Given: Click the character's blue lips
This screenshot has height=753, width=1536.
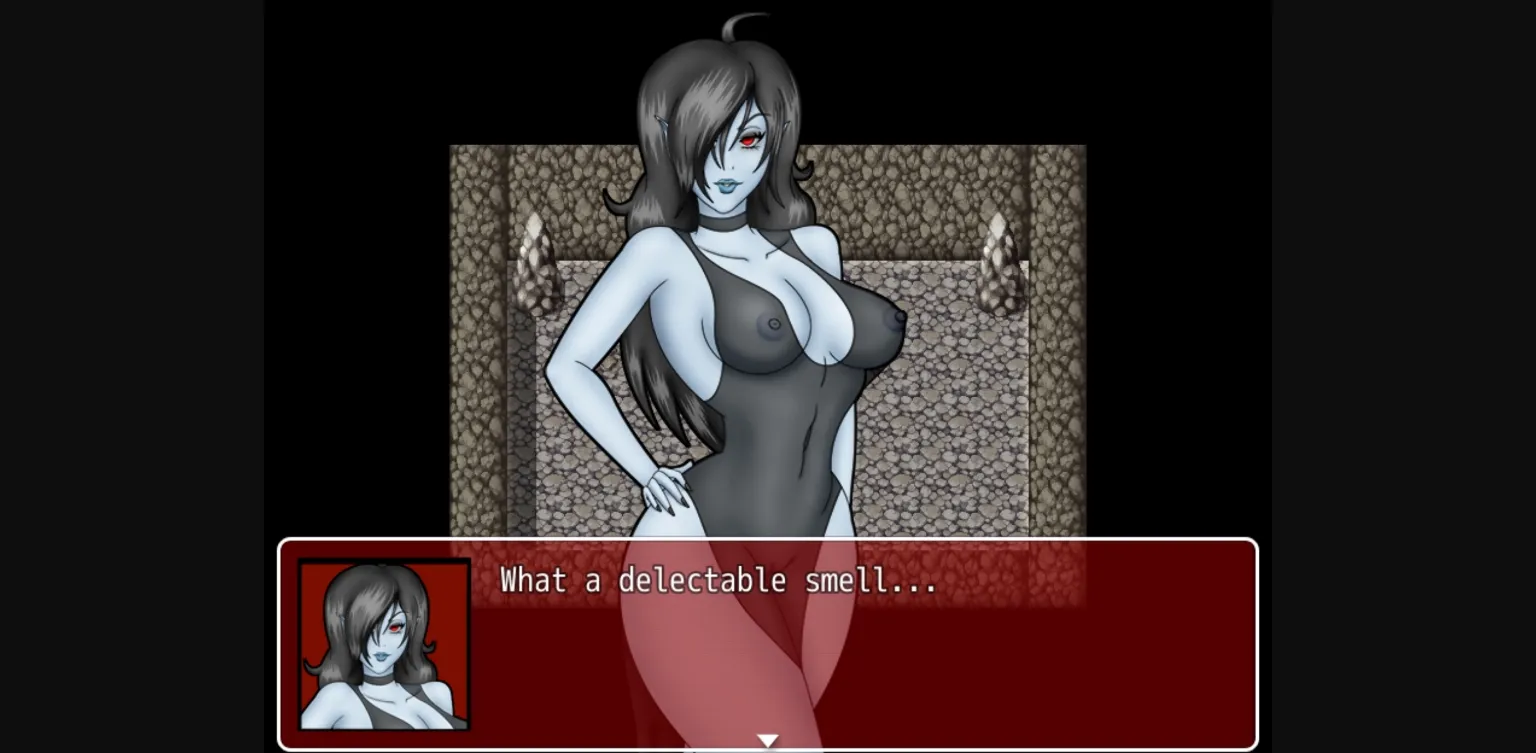Looking at the screenshot, I should tap(726, 185).
